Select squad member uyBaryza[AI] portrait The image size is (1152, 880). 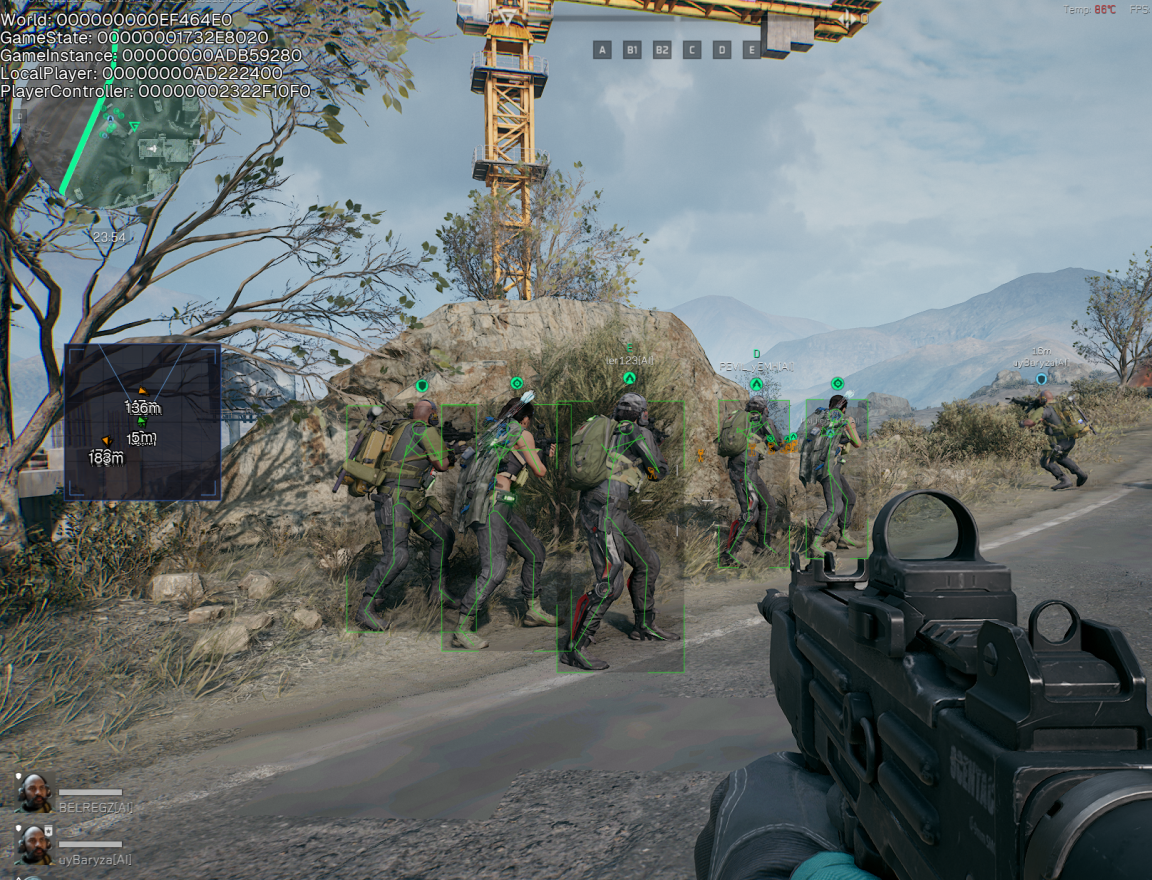tap(35, 845)
